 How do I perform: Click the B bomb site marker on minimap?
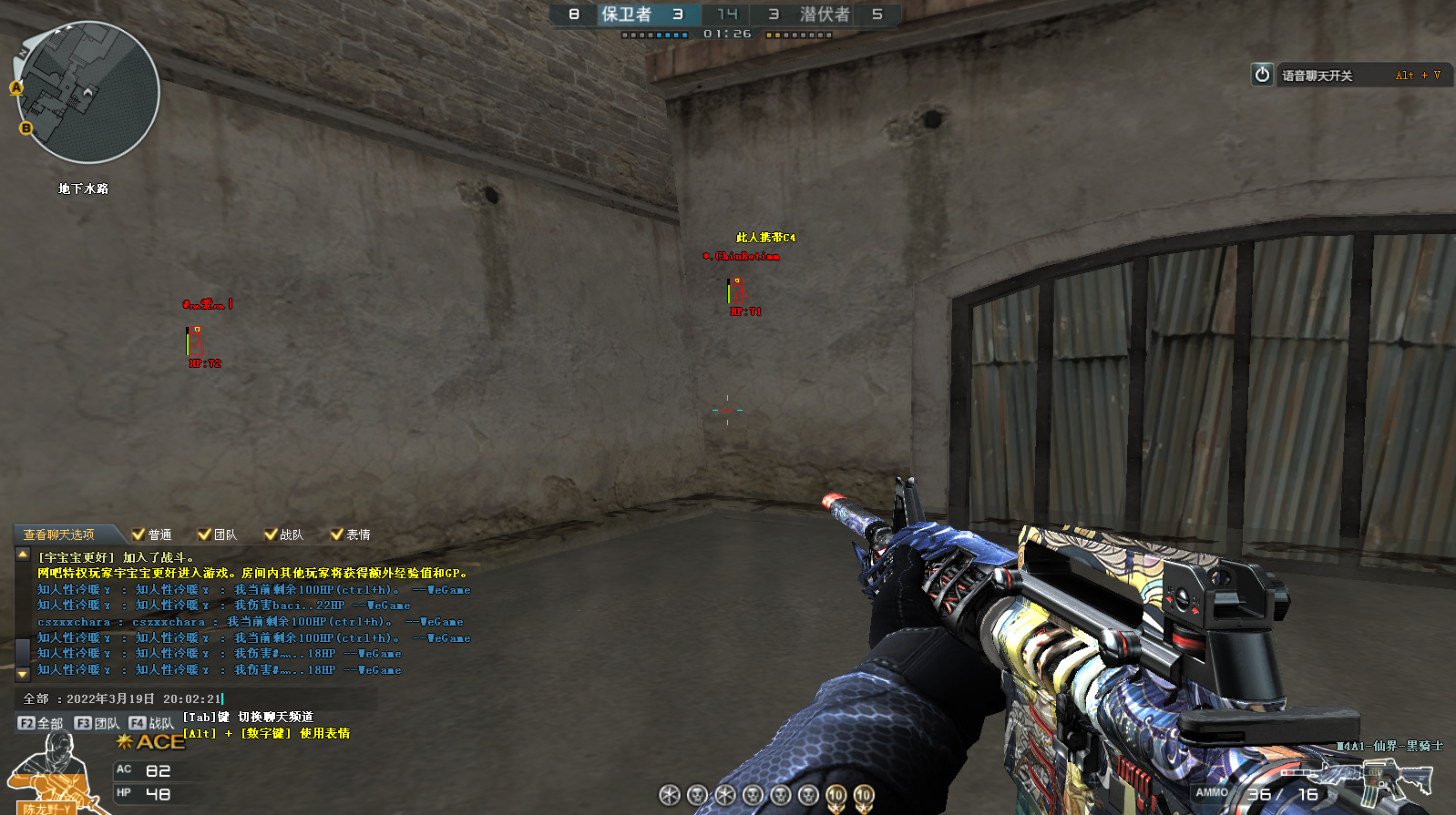point(26,128)
